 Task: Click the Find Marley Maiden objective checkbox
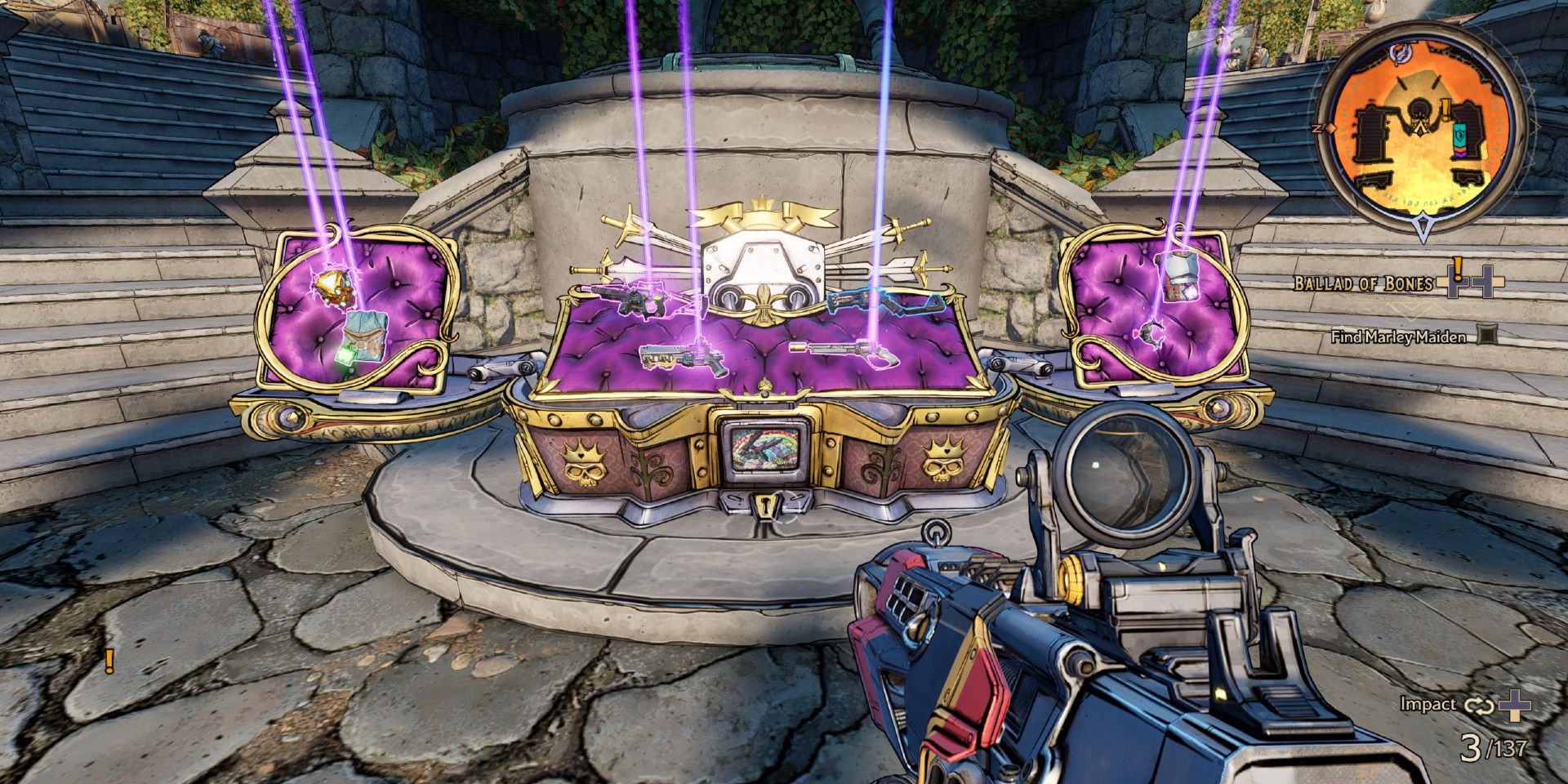[x=1489, y=335]
